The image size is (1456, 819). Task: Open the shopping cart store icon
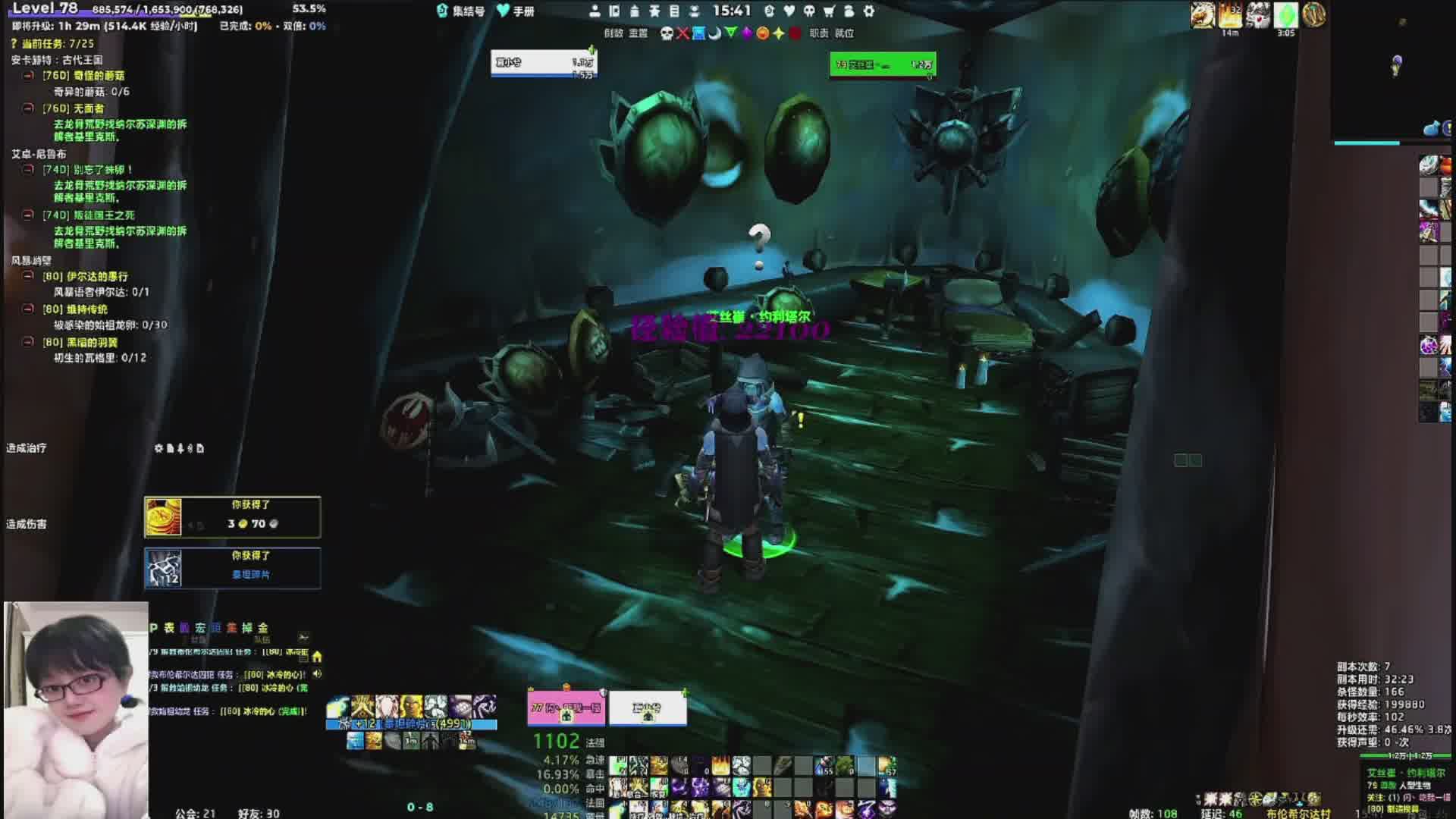click(x=829, y=11)
